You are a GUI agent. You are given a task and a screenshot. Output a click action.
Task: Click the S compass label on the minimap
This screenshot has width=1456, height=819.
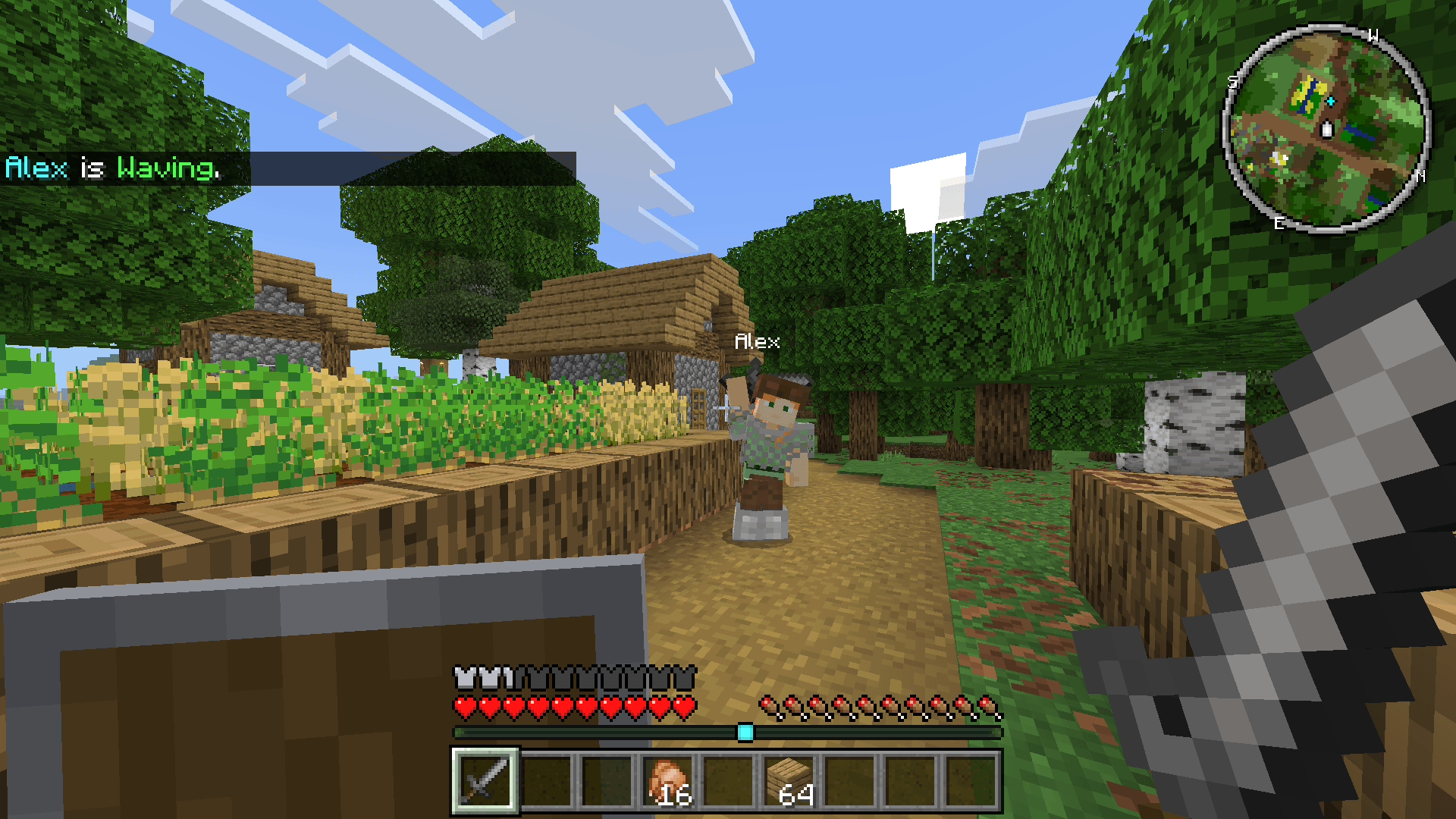pyautogui.click(x=1232, y=82)
